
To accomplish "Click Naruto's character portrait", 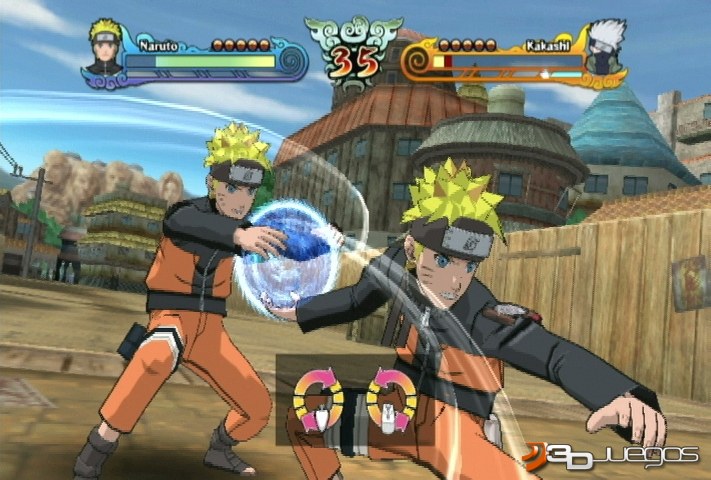I will point(104,49).
